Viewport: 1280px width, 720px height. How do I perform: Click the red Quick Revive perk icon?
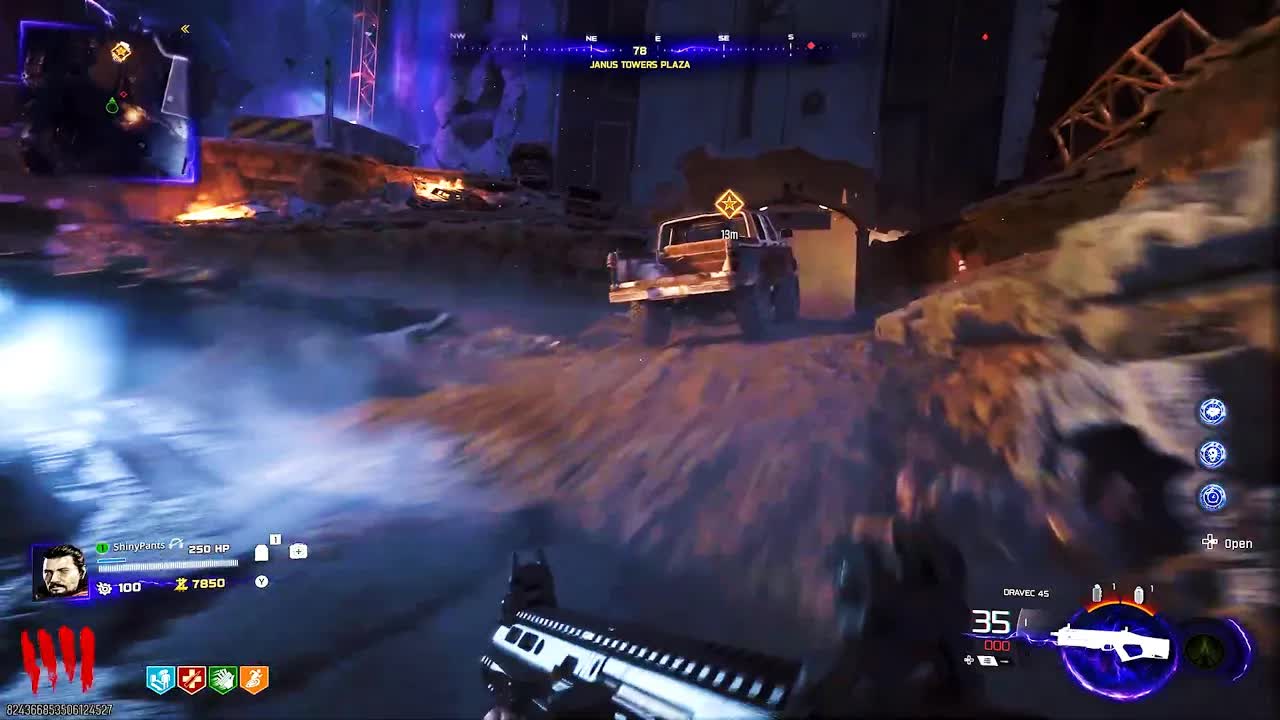click(x=192, y=680)
